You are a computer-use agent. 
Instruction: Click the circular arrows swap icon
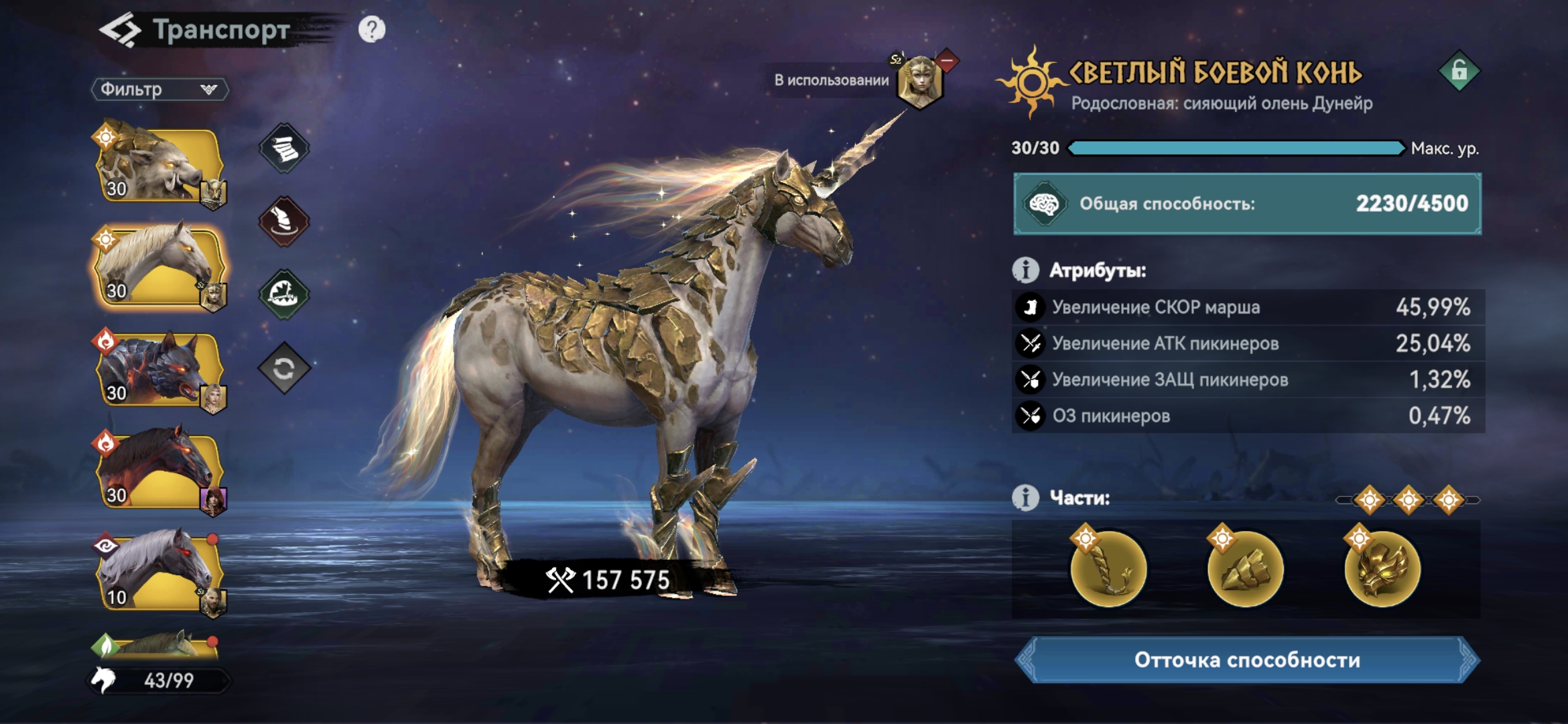(284, 368)
